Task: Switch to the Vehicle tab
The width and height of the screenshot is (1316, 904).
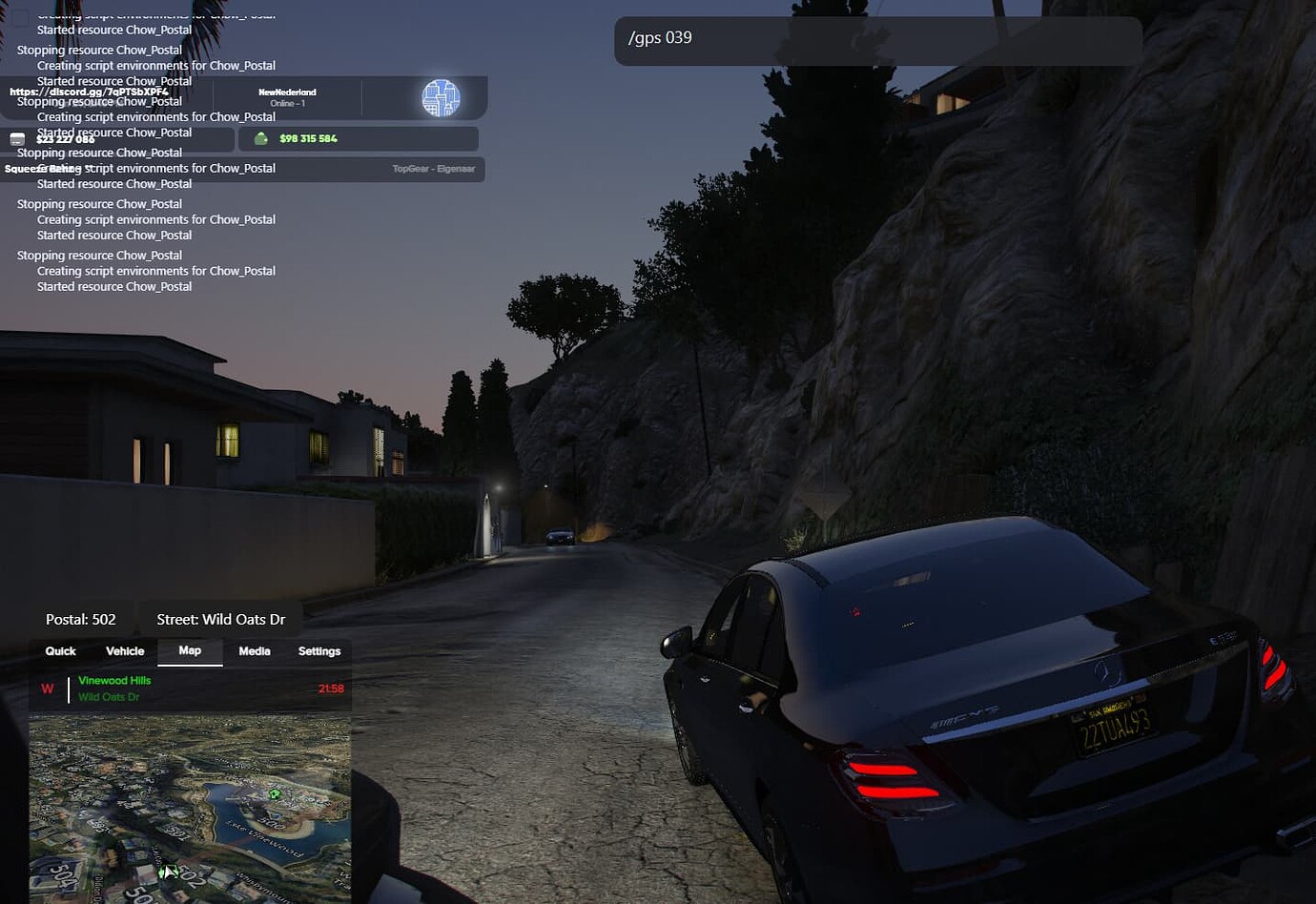Action: point(124,651)
